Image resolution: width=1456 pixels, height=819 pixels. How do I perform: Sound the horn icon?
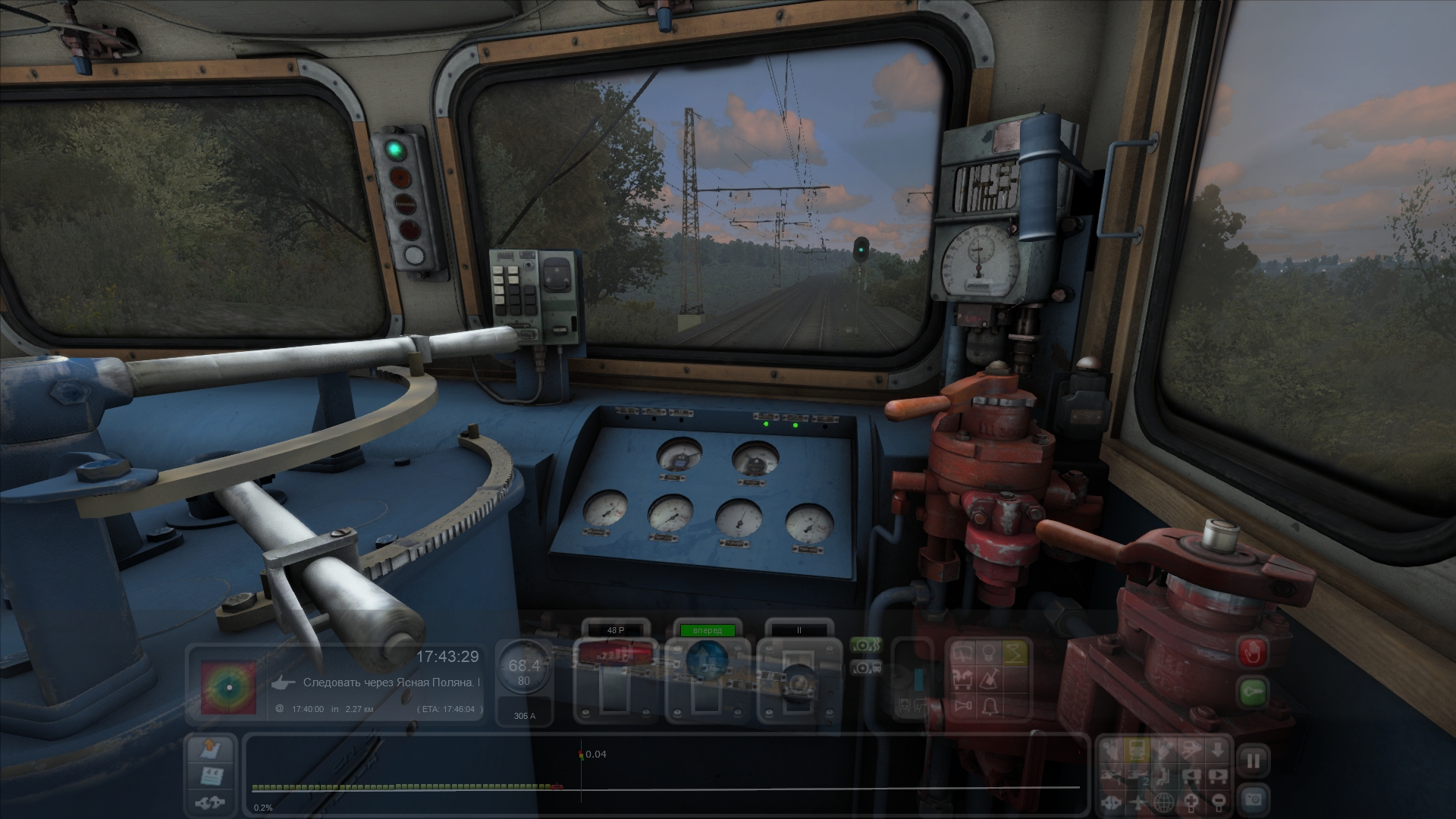pos(965,707)
